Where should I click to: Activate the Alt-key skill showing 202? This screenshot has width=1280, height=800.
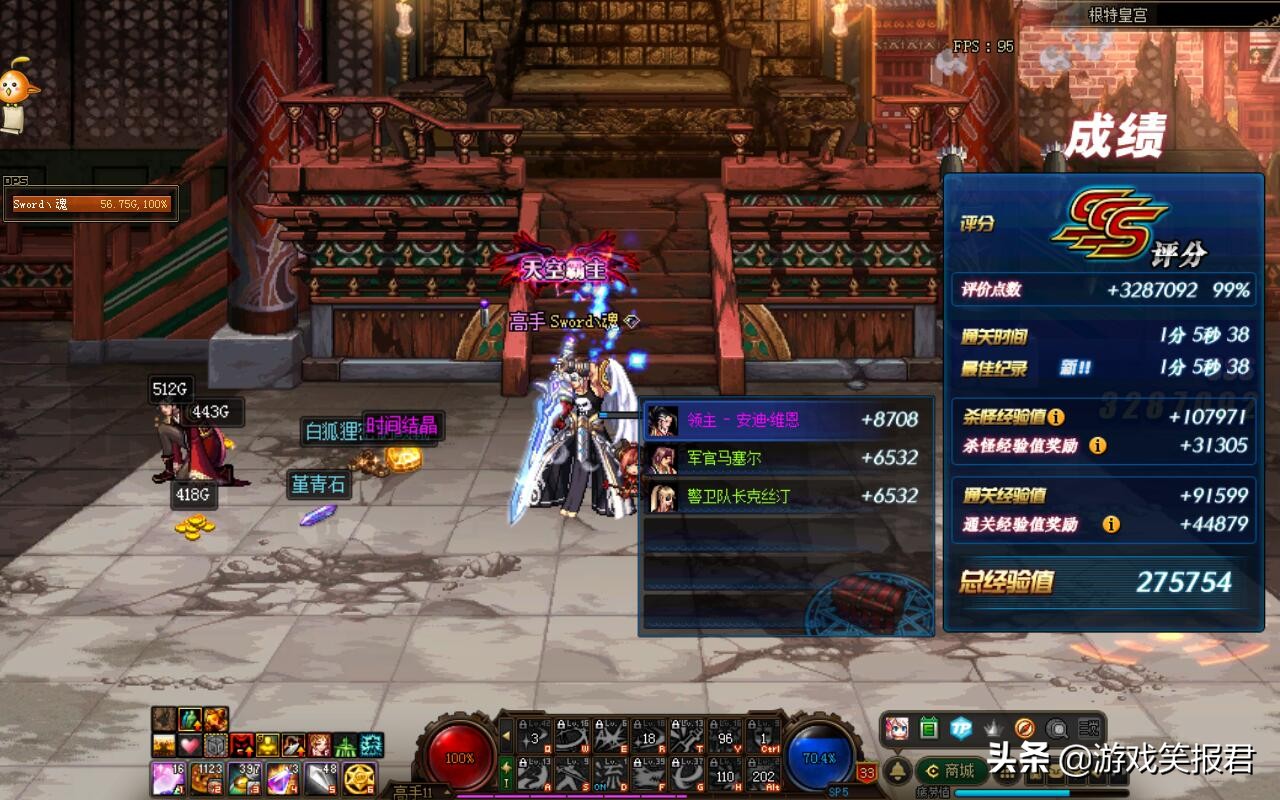click(x=764, y=771)
